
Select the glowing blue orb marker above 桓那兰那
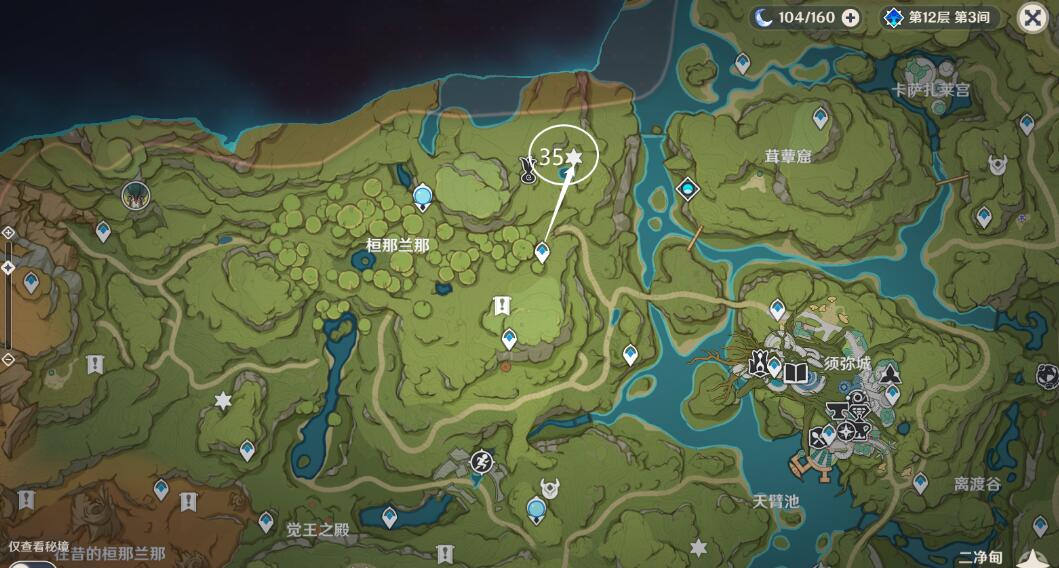[423, 195]
